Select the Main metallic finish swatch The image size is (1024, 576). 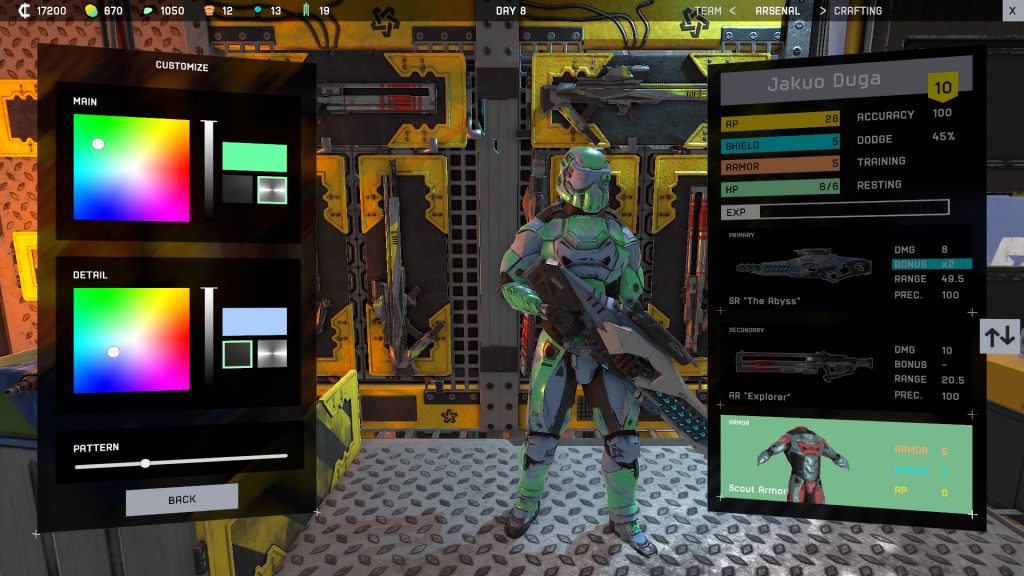click(272, 190)
